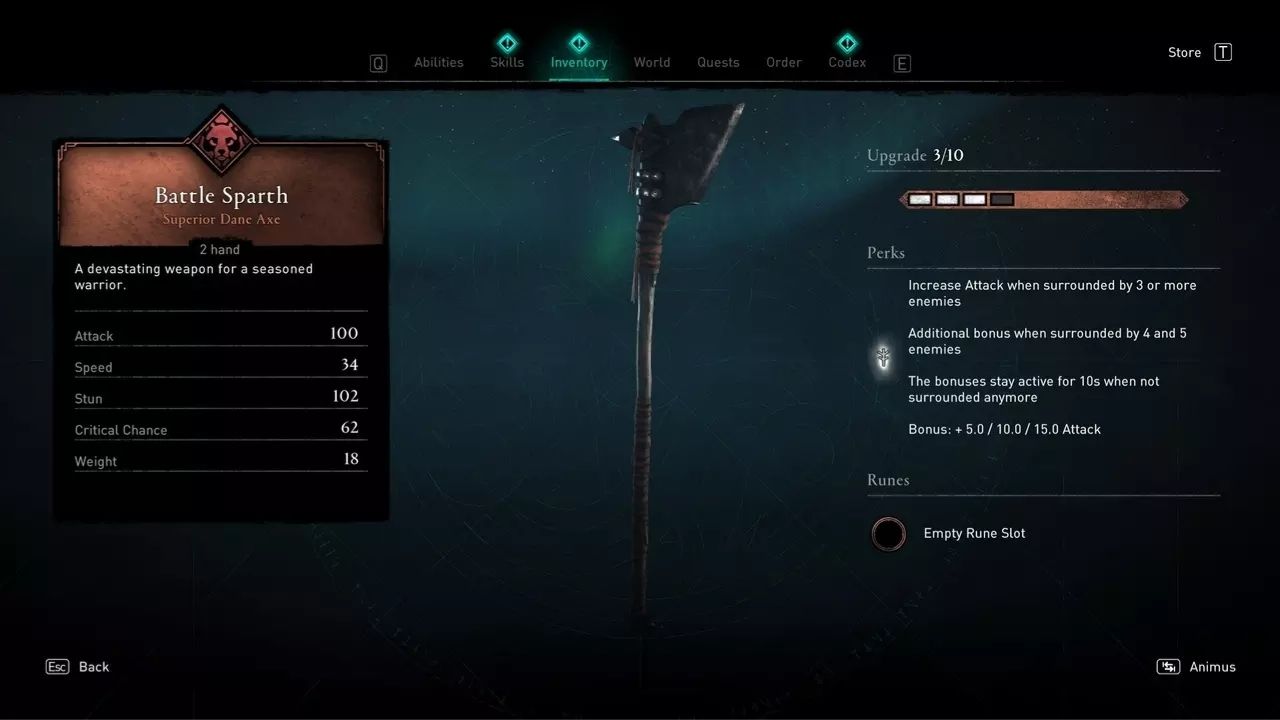Click the Esc key icon next to Back
This screenshot has width=1280, height=720.
pyautogui.click(x=57, y=666)
